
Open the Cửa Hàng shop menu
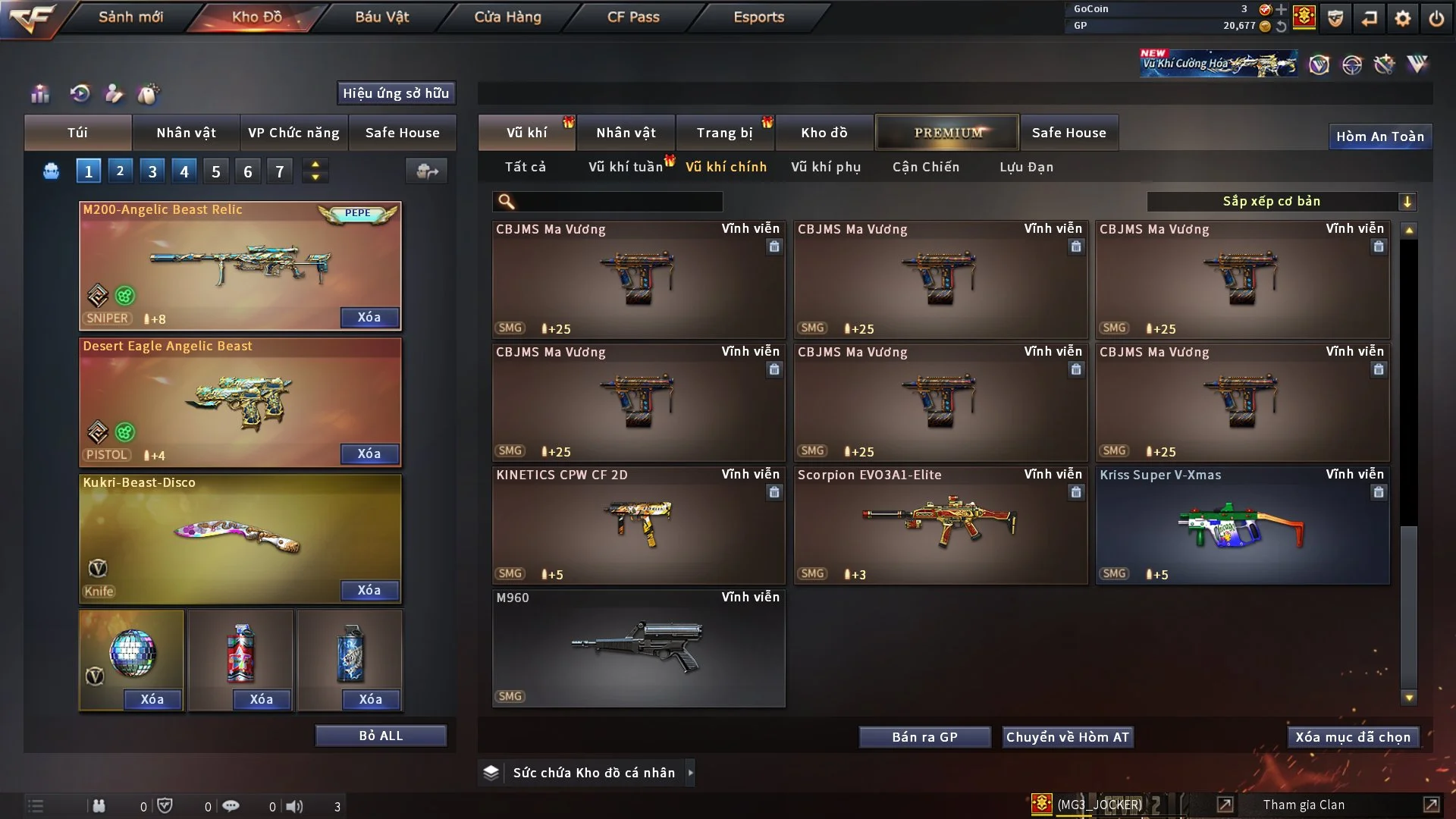point(507,17)
